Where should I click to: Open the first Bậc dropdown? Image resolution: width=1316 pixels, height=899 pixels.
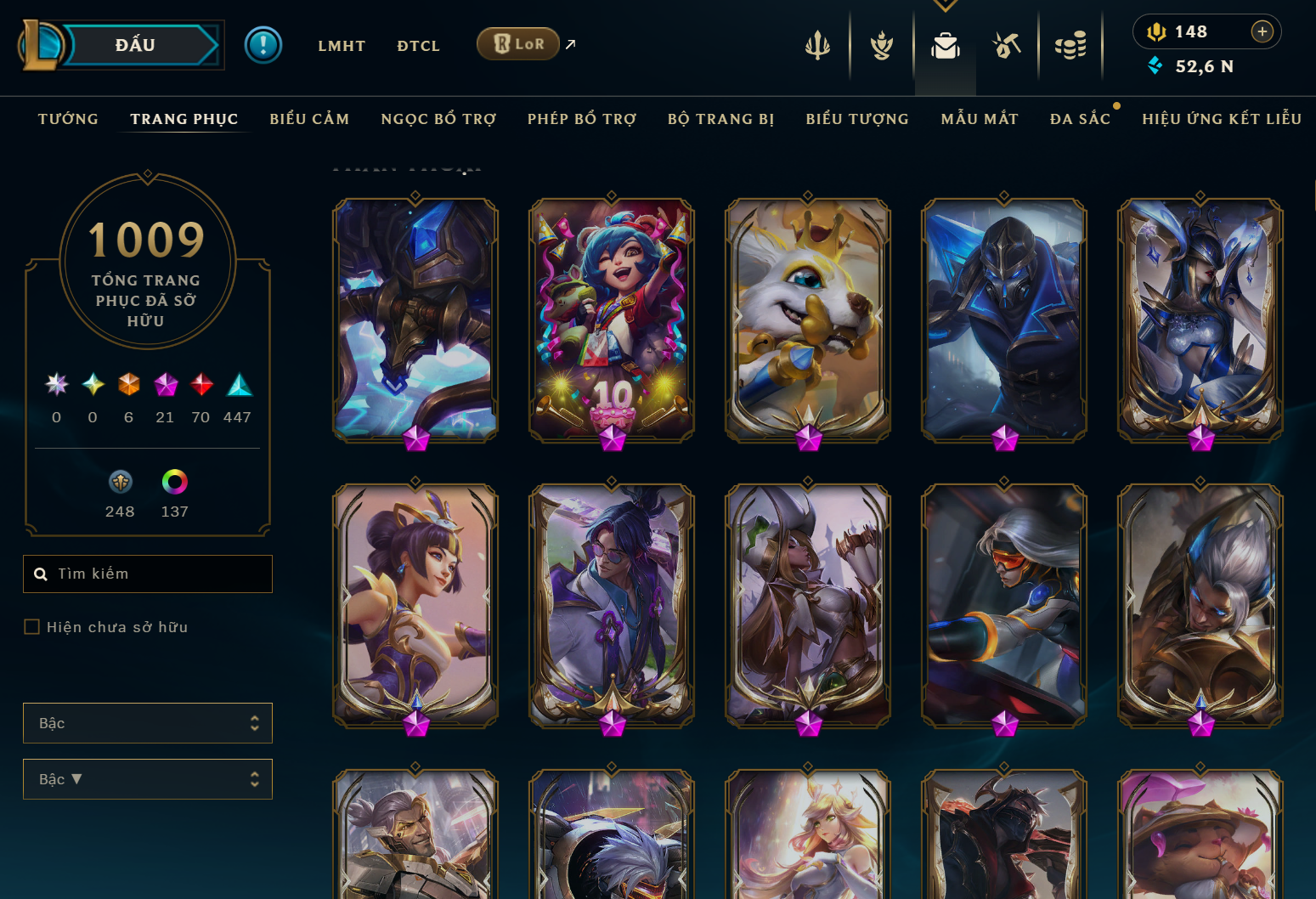click(147, 722)
